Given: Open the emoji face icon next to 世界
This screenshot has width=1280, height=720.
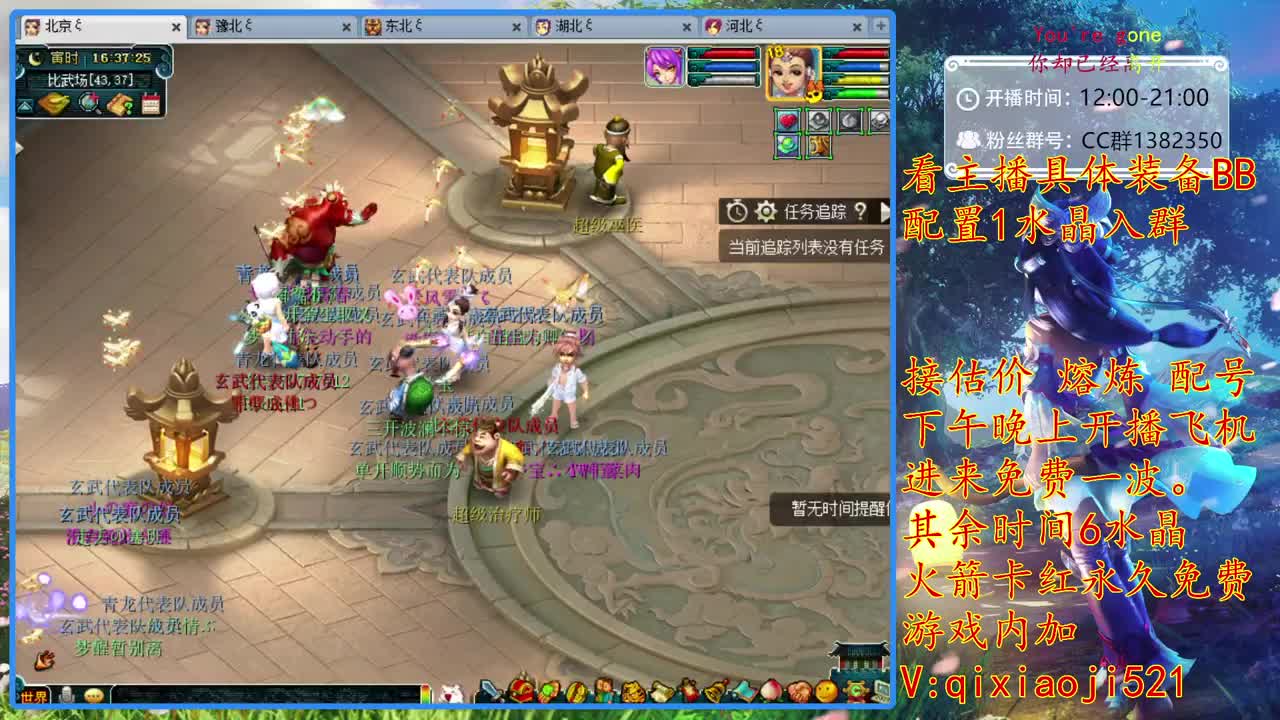Looking at the screenshot, I should (94, 696).
